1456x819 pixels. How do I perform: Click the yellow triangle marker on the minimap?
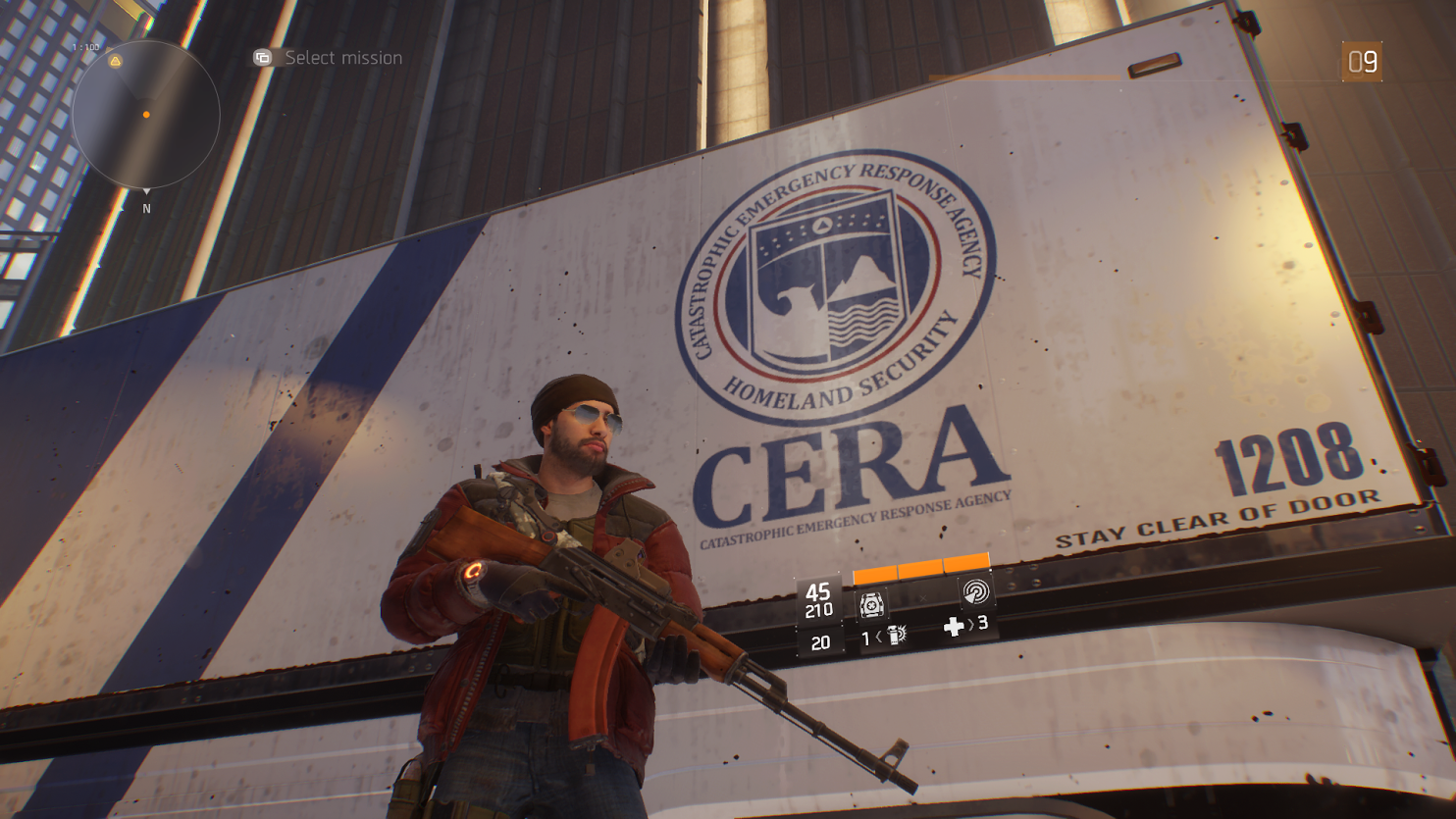tap(116, 61)
